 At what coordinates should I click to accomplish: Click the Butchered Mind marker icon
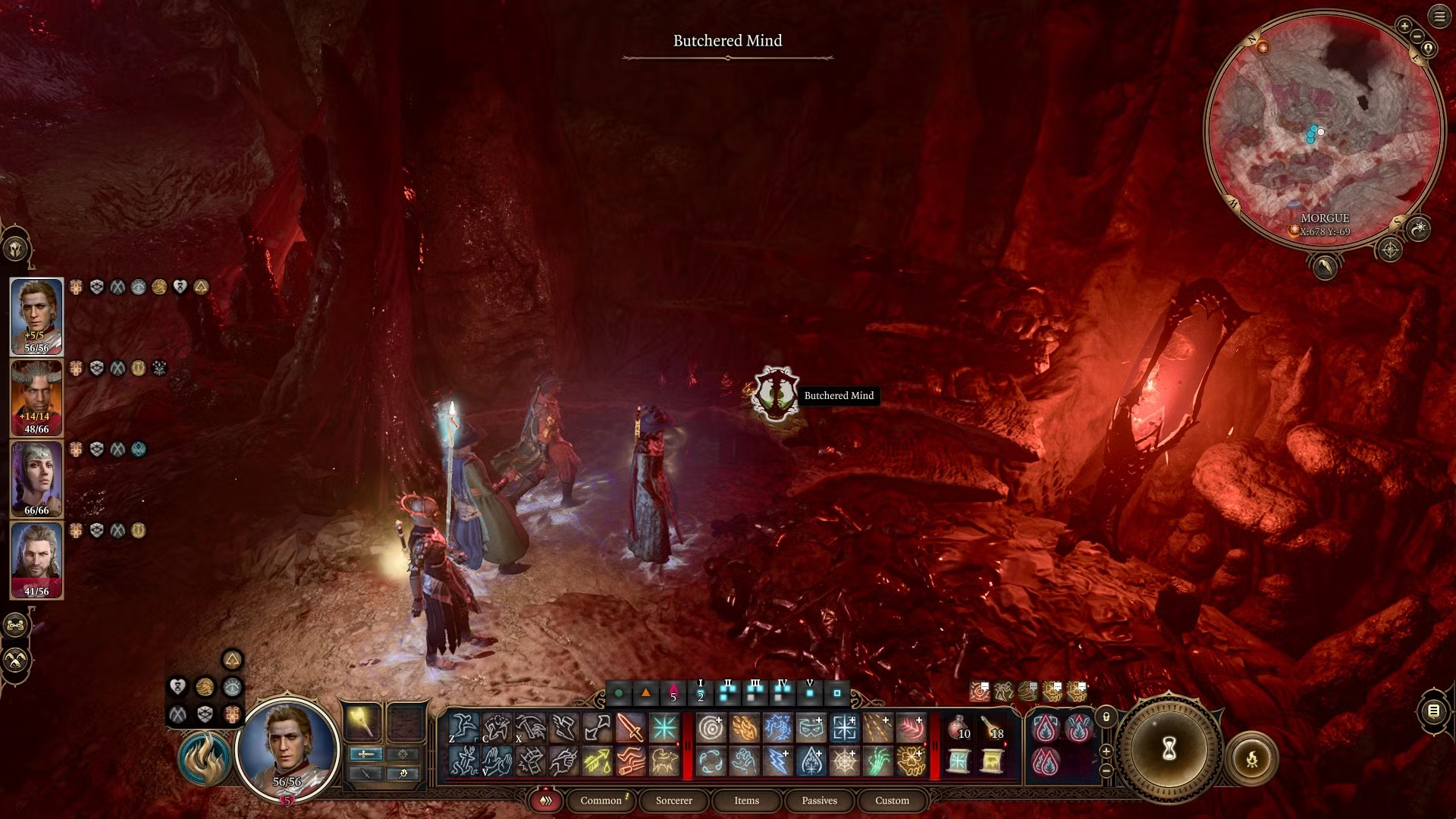click(x=774, y=393)
